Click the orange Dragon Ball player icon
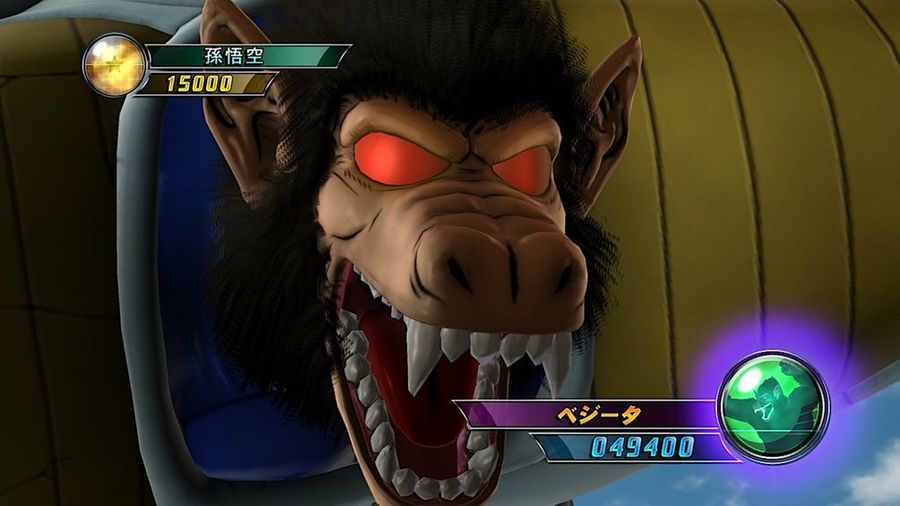The image size is (900, 506). tap(114, 65)
